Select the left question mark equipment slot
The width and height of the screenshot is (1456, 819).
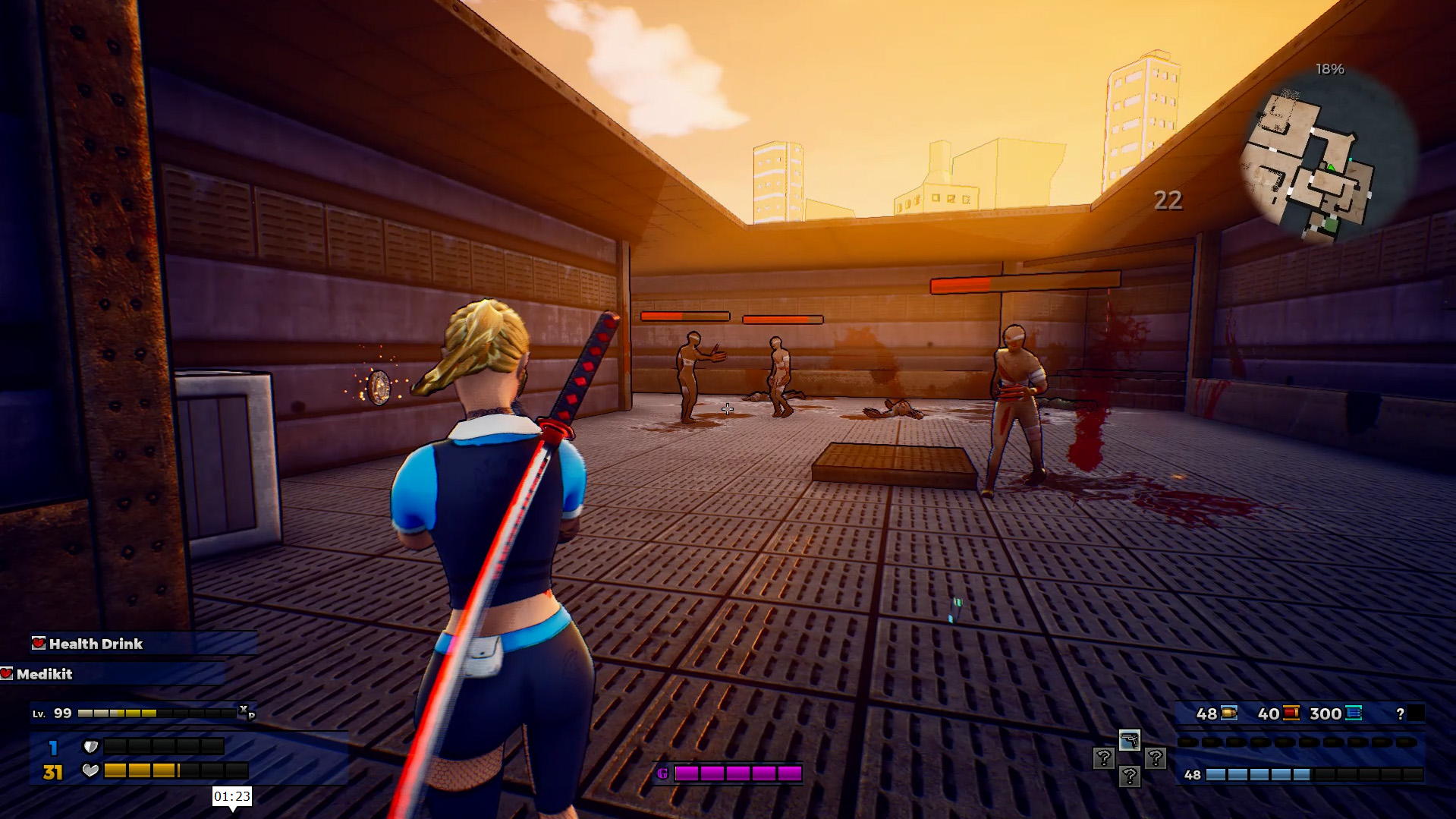[x=1104, y=759]
